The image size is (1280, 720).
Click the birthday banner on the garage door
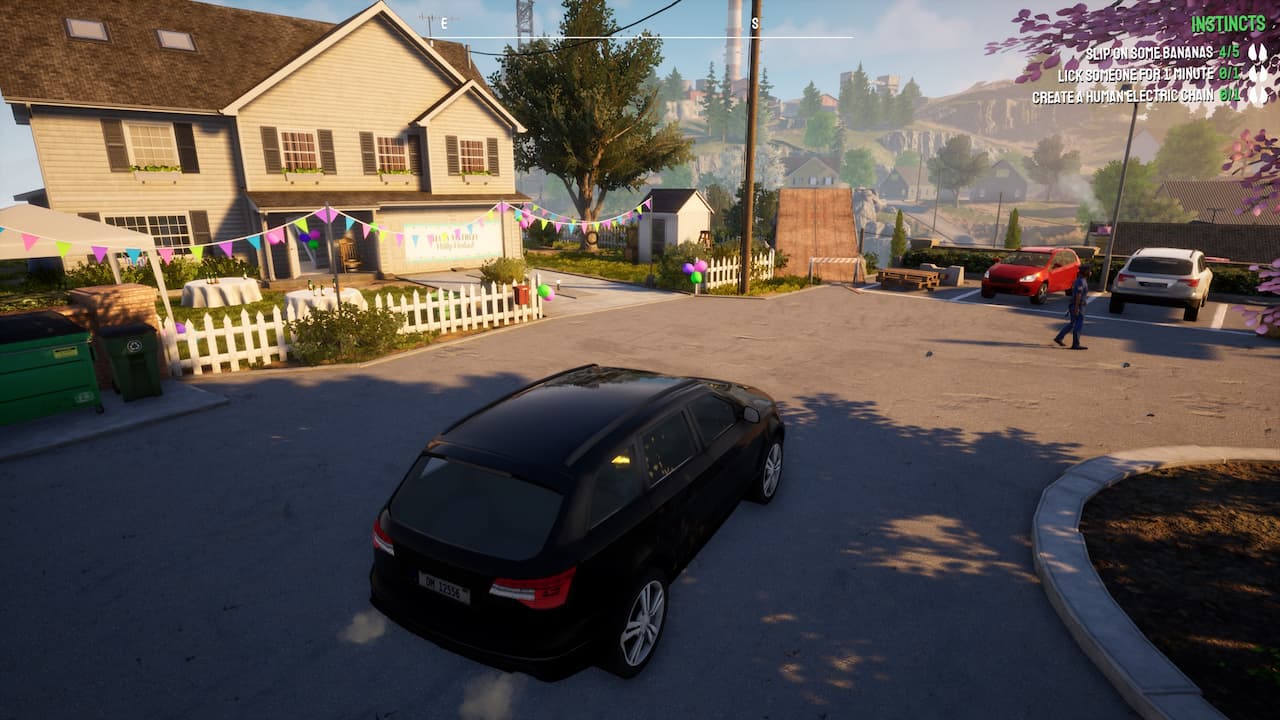coord(446,238)
